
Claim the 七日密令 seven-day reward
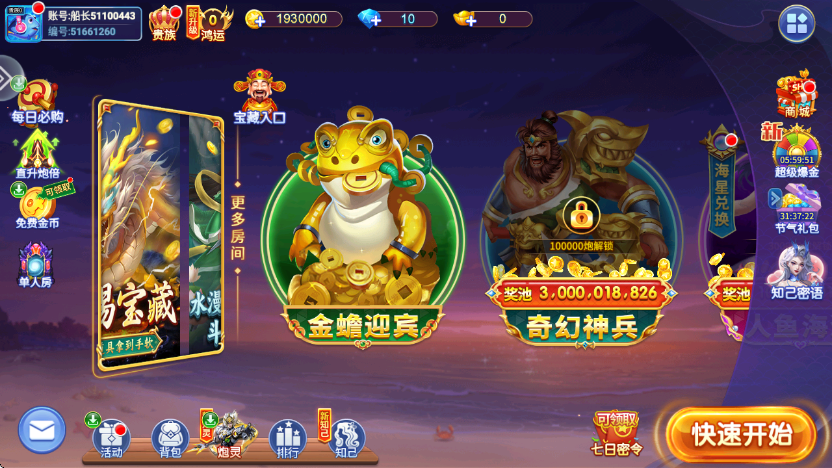click(616, 433)
